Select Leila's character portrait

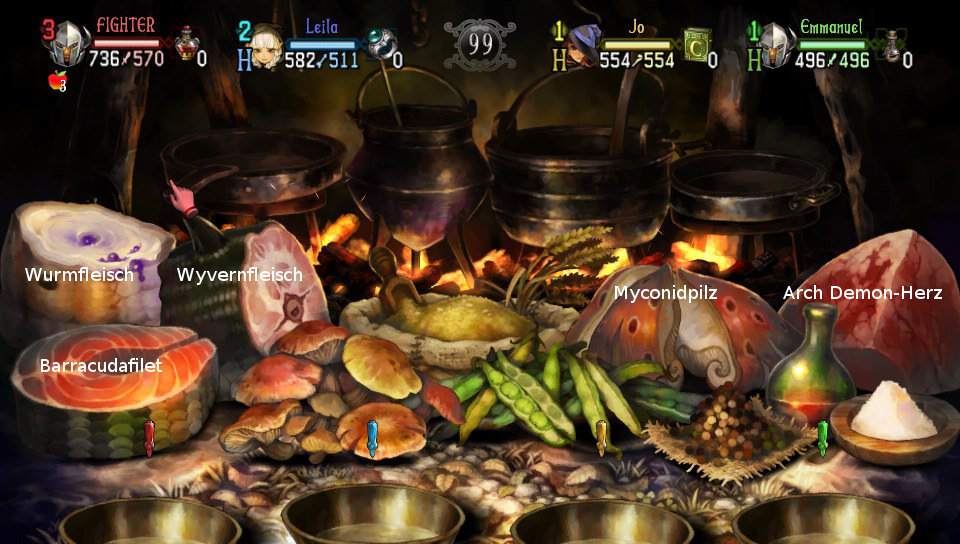point(265,46)
